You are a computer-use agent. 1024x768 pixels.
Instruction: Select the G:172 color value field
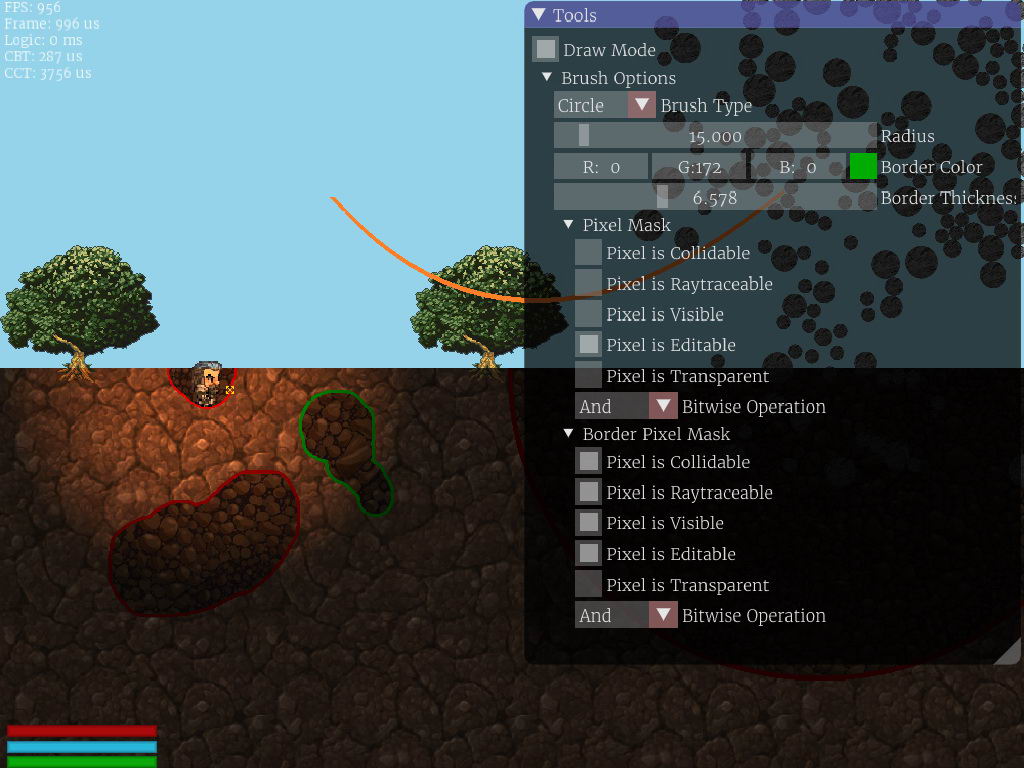[699, 167]
